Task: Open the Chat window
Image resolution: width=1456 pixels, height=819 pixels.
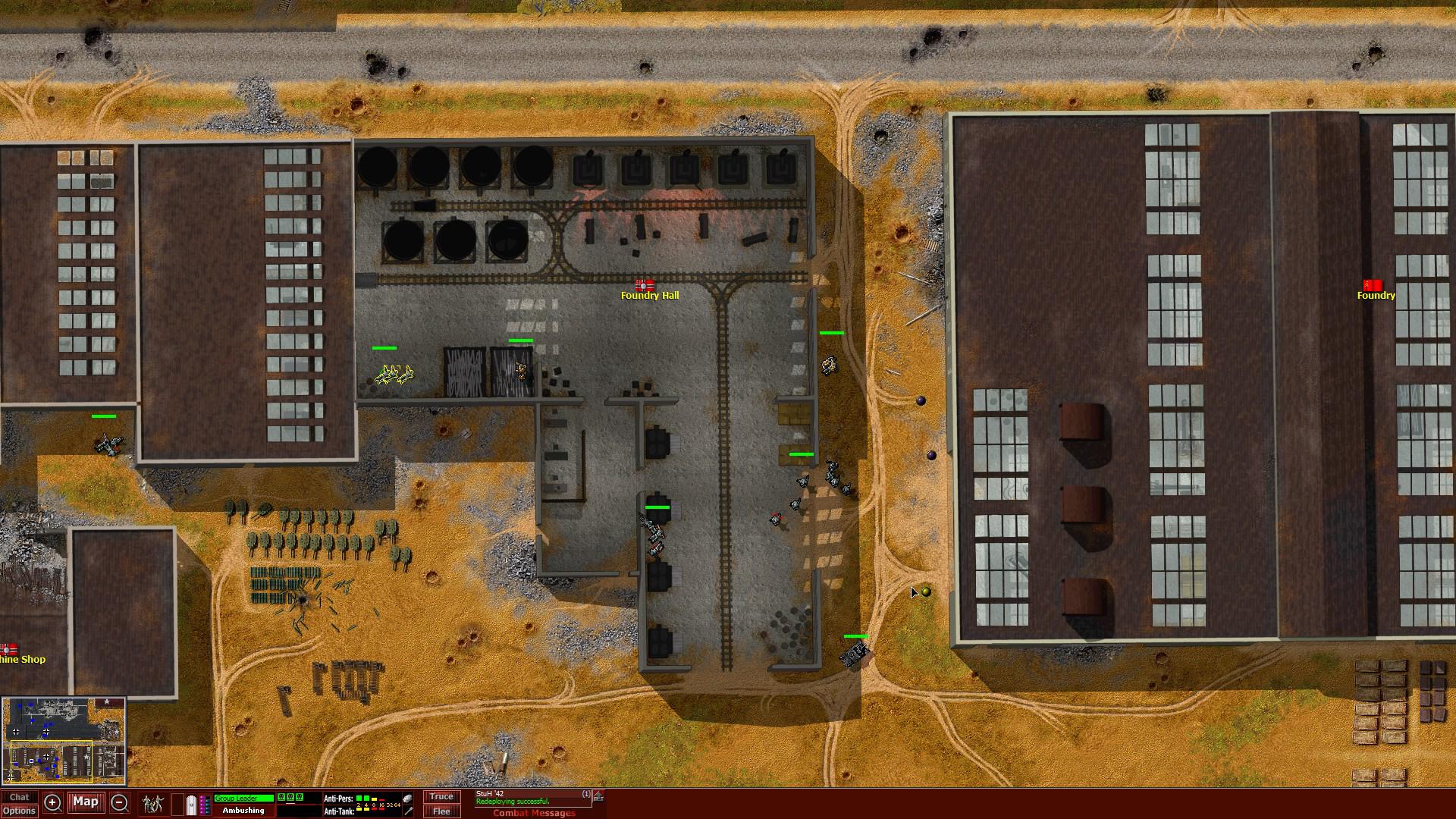Action: click(x=20, y=796)
